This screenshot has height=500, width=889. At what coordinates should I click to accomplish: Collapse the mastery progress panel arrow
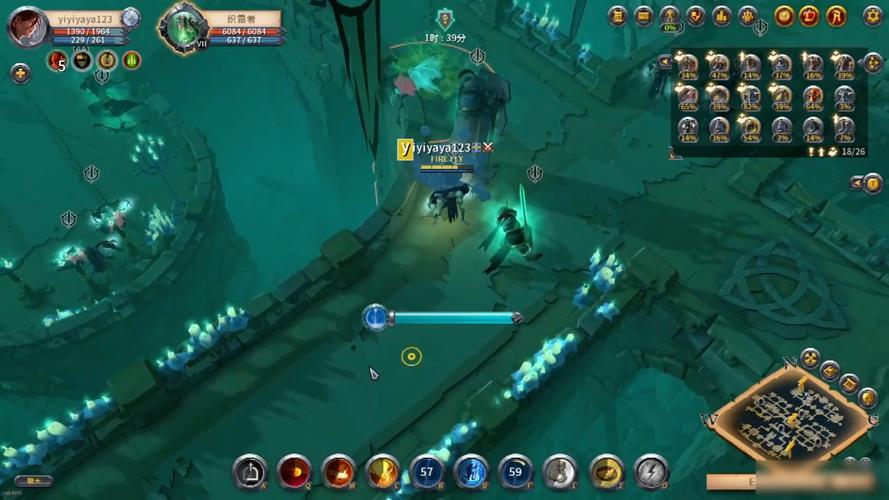tap(665, 62)
